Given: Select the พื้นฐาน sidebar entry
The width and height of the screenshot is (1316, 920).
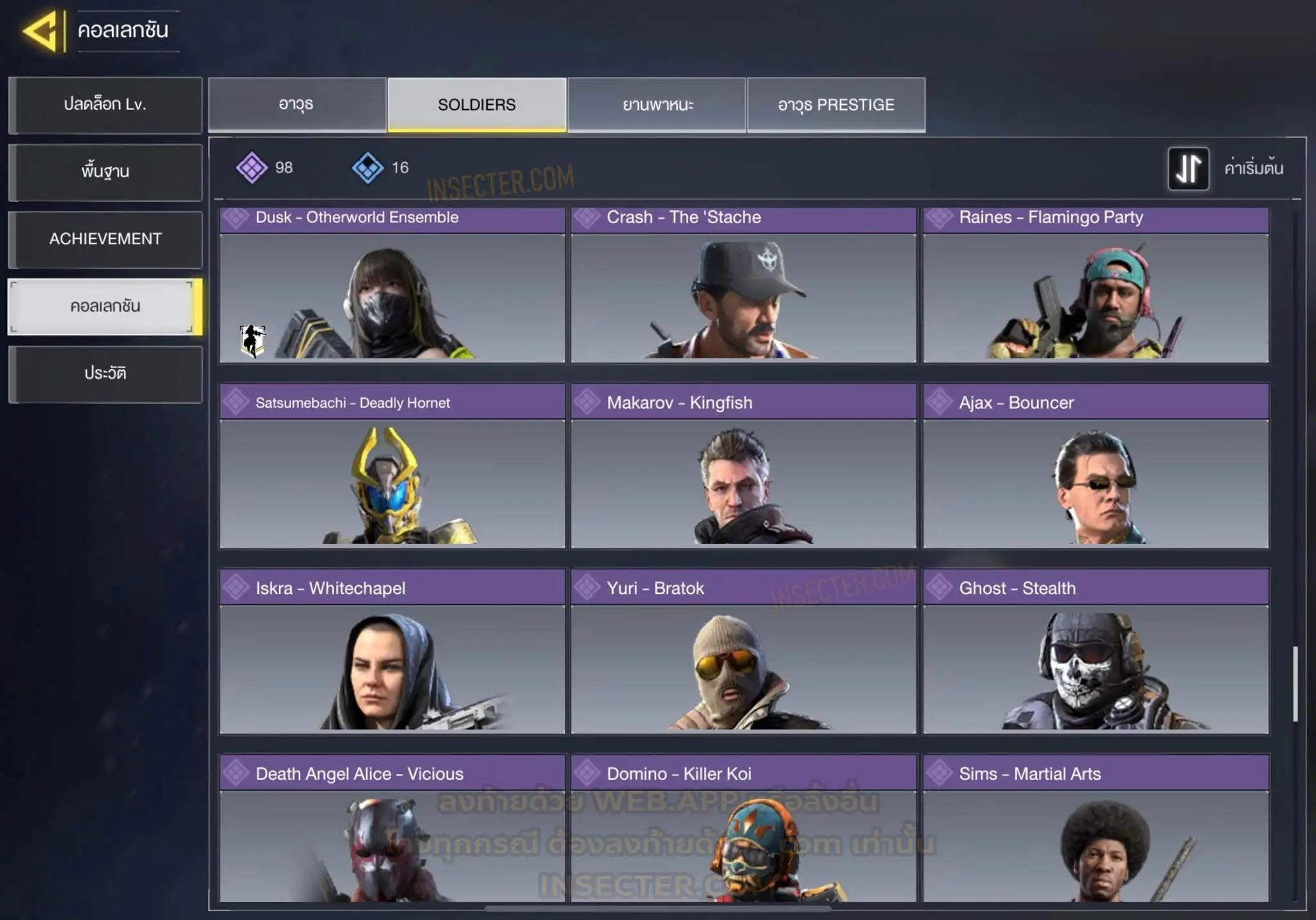Looking at the screenshot, I should pos(105,172).
